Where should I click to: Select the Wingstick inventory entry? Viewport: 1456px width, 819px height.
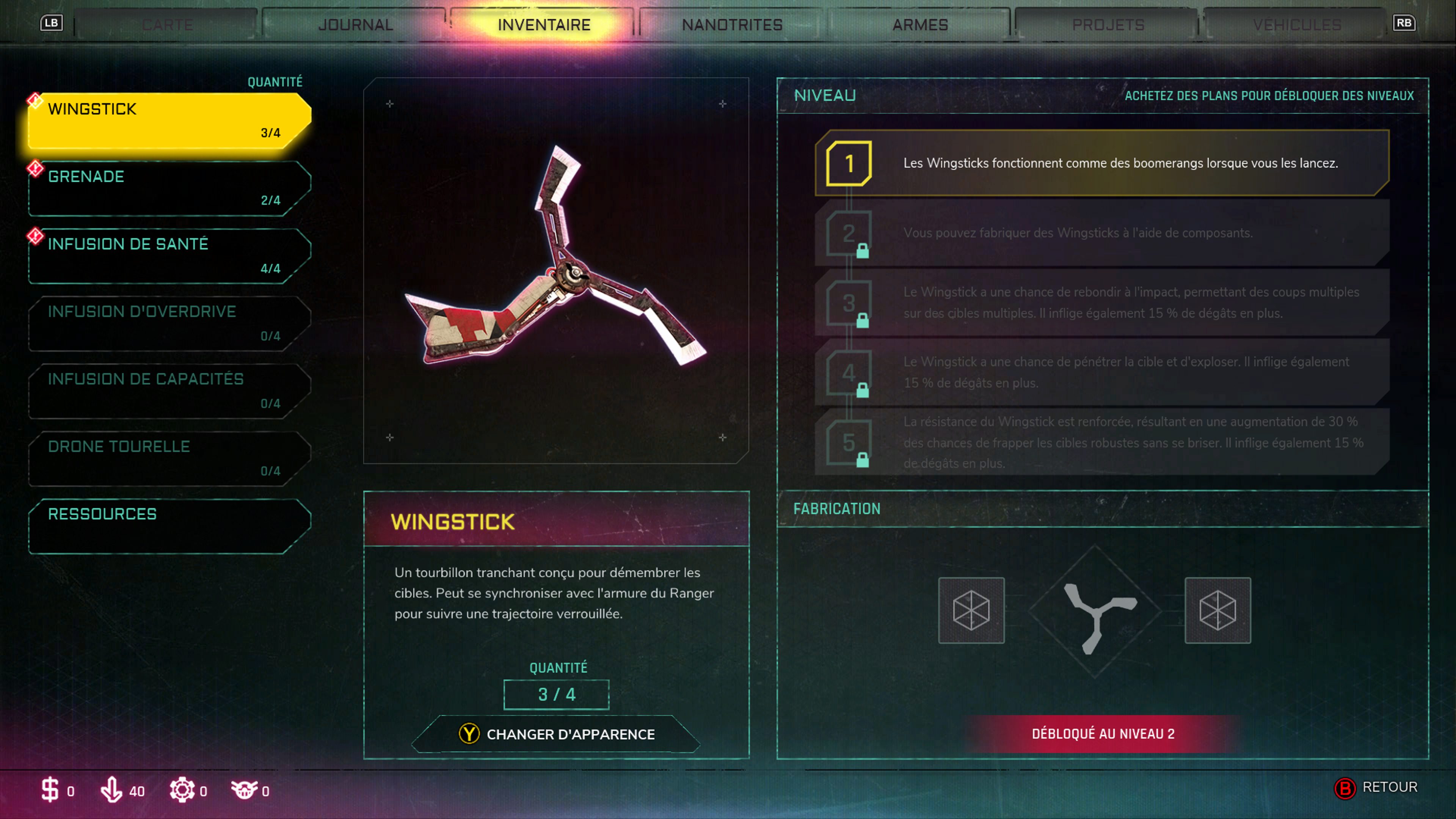[169, 121]
